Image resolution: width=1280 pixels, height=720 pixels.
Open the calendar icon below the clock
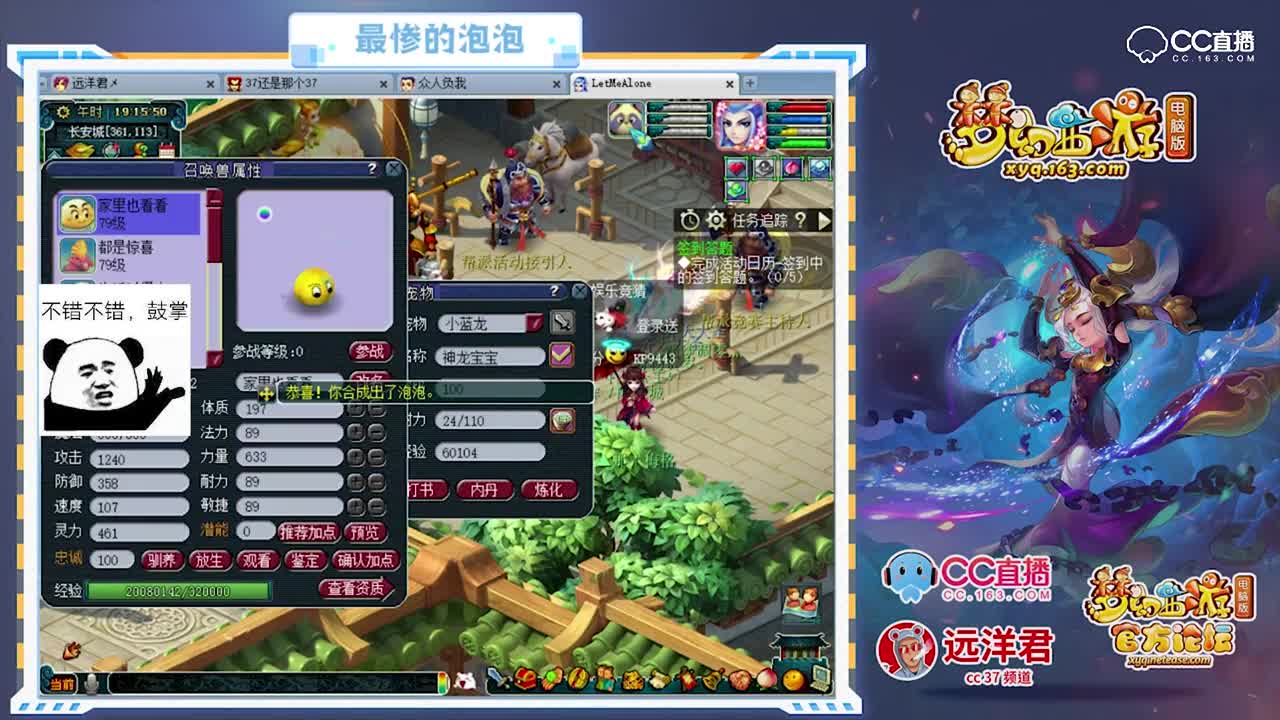coord(167,150)
